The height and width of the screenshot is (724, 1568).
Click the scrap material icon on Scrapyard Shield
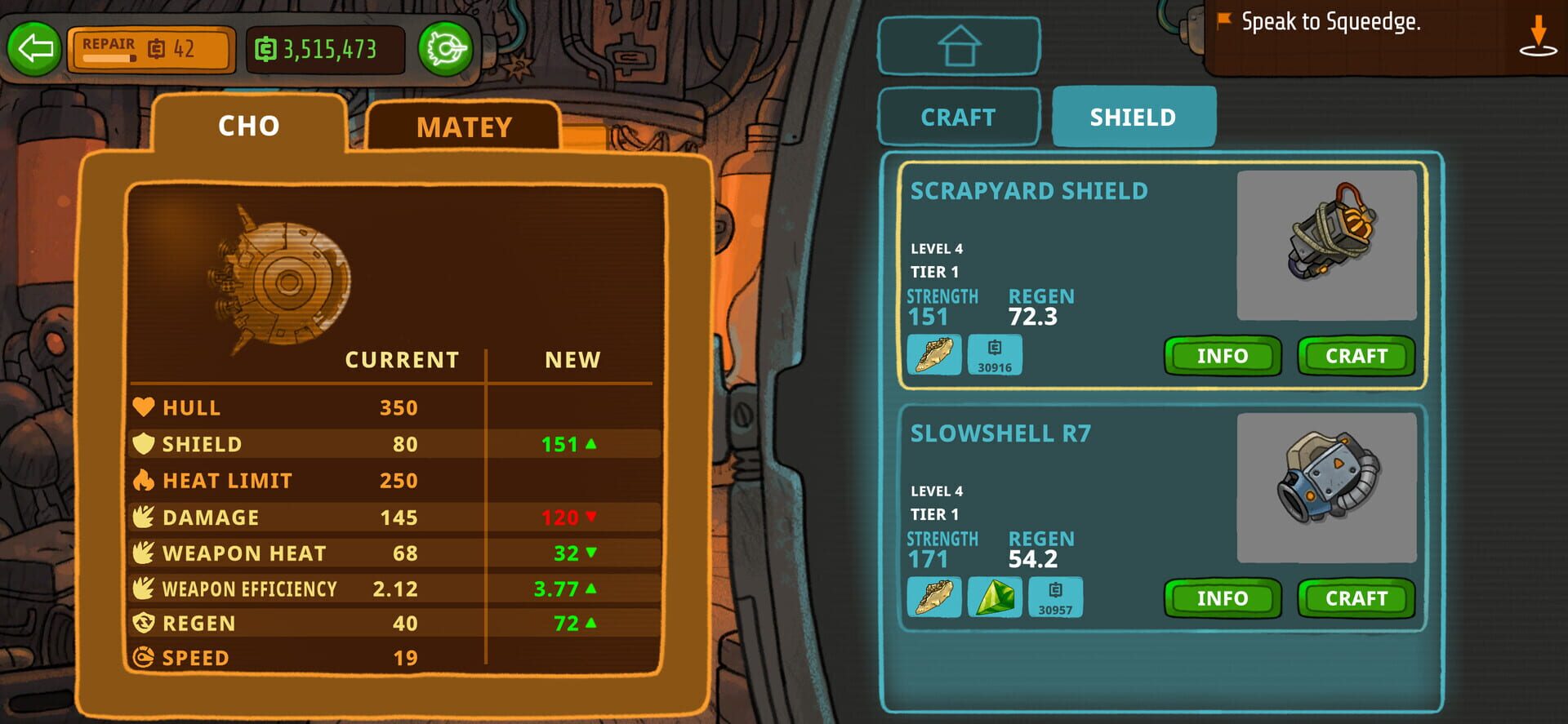tap(933, 354)
